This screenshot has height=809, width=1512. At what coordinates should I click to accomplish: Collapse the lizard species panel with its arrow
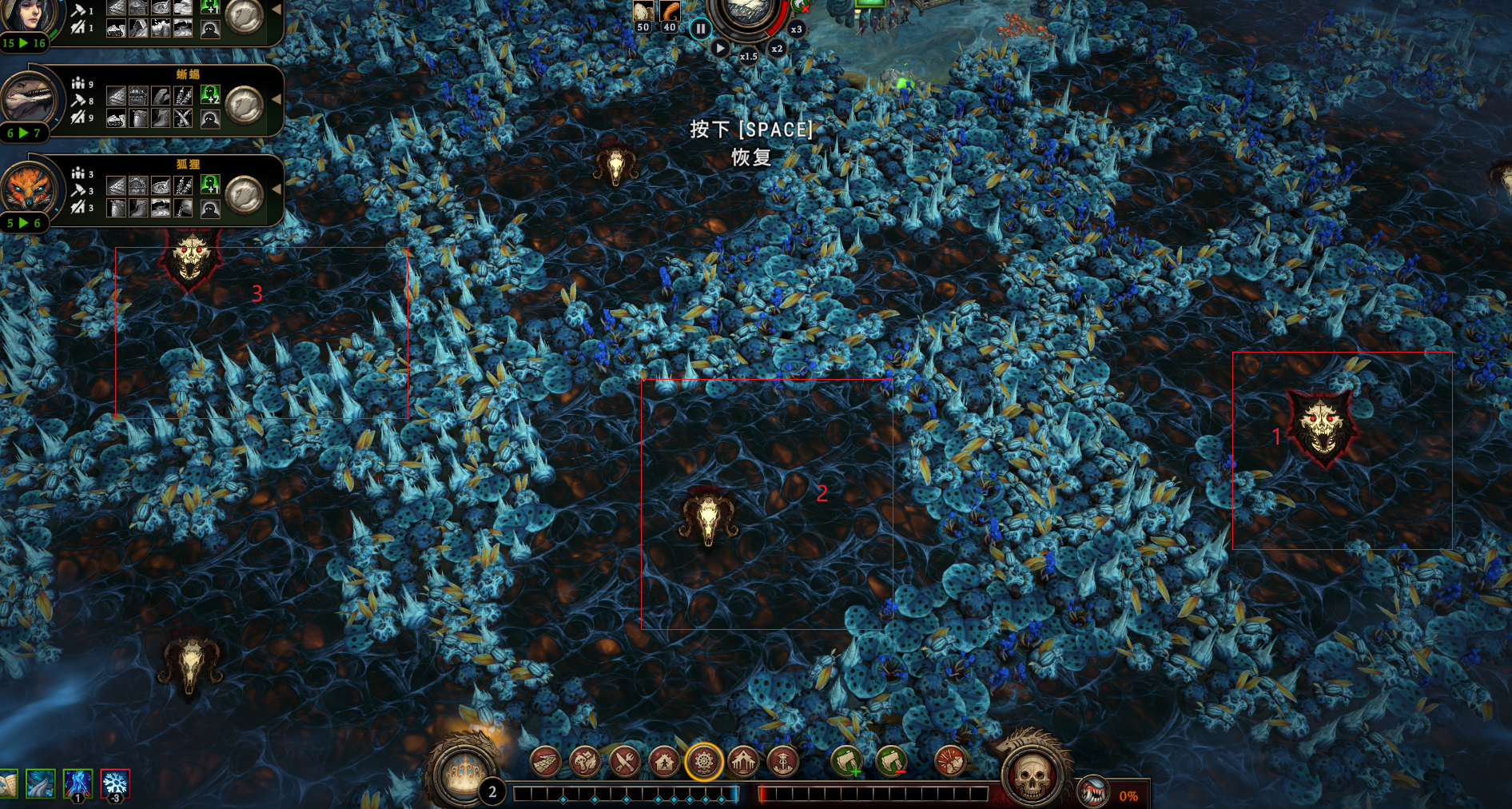pos(277,100)
